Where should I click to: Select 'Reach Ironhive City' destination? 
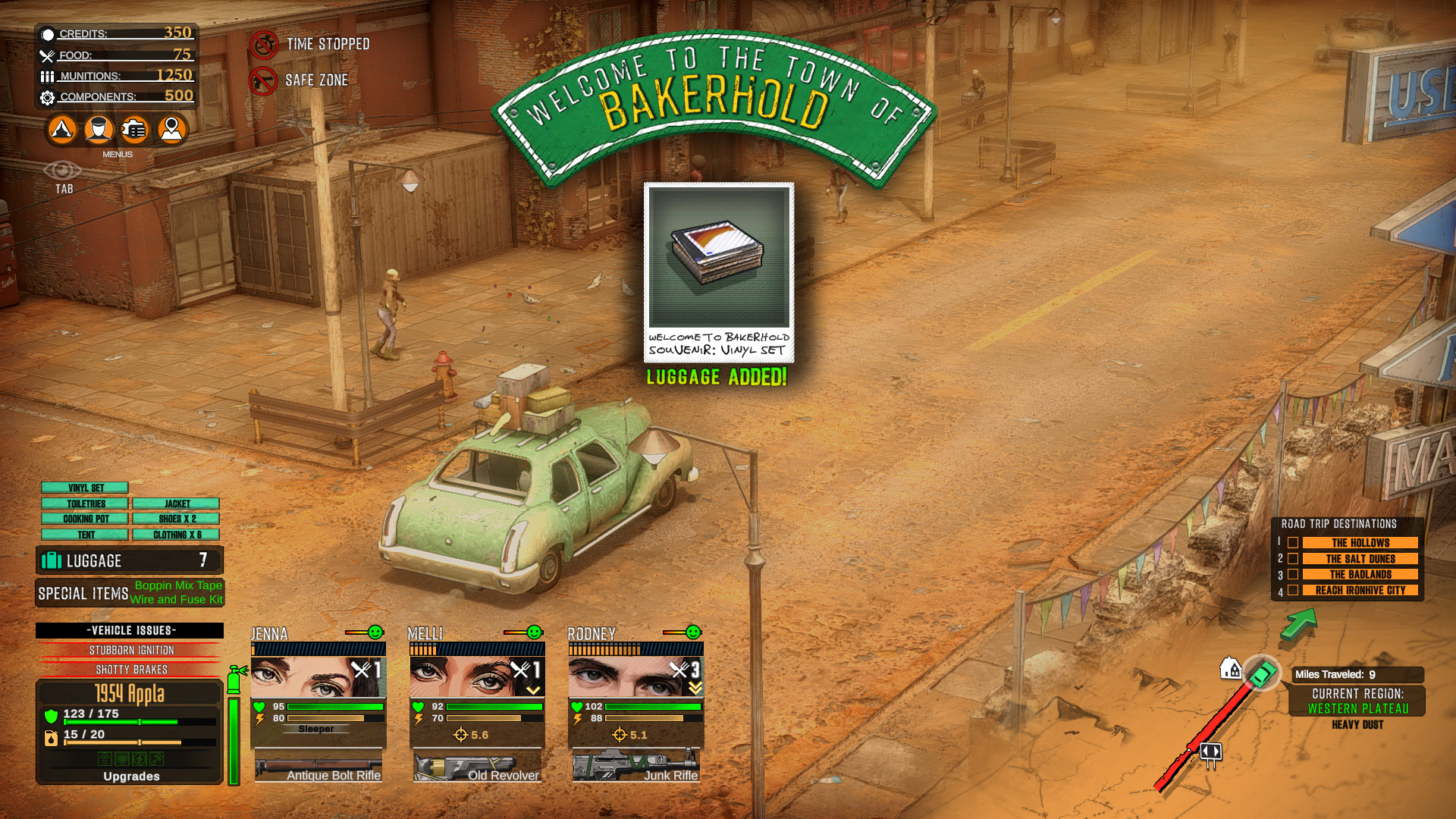pos(1360,590)
